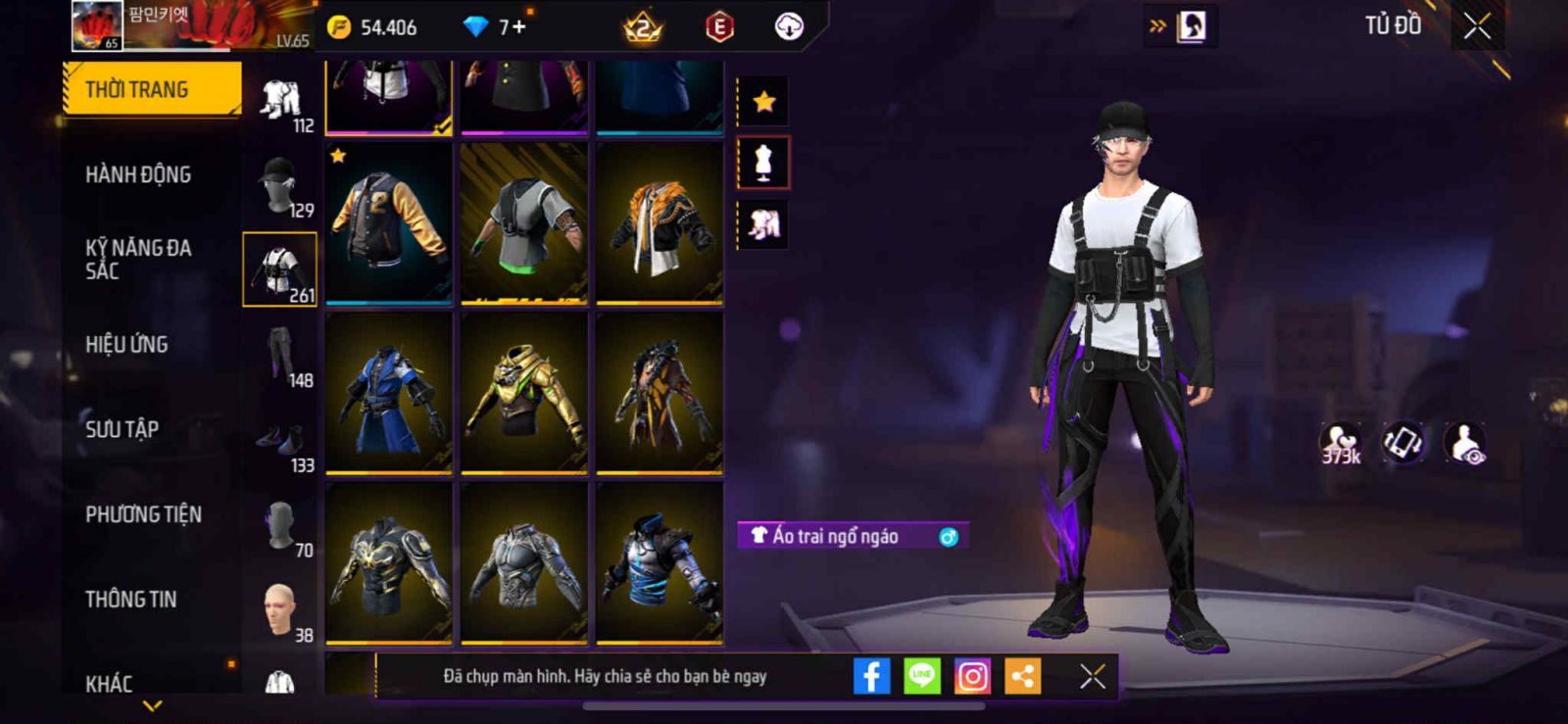Go to the Sưu Tập tab
Viewport: 1568px width, 724px height.
(122, 429)
